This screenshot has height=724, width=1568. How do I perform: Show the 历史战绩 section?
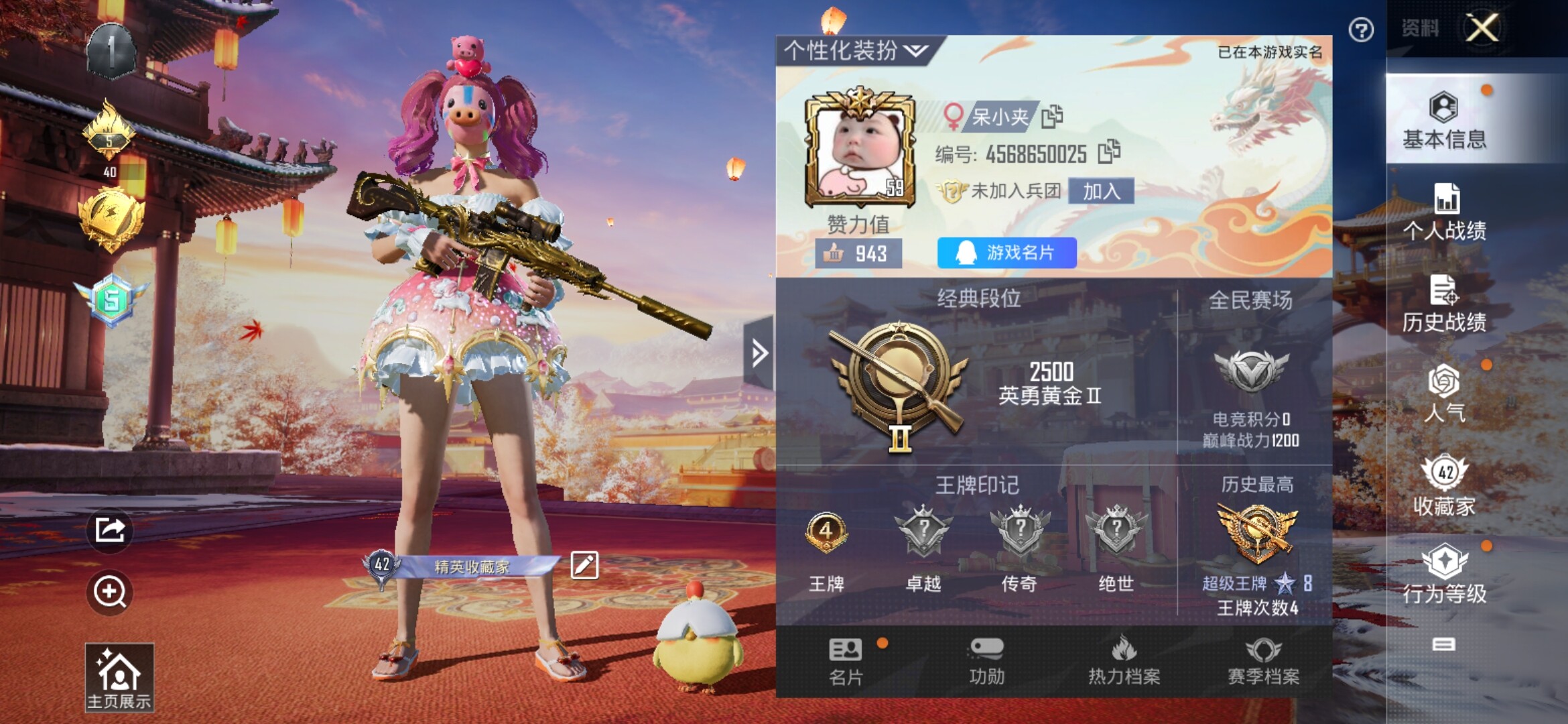click(1444, 304)
